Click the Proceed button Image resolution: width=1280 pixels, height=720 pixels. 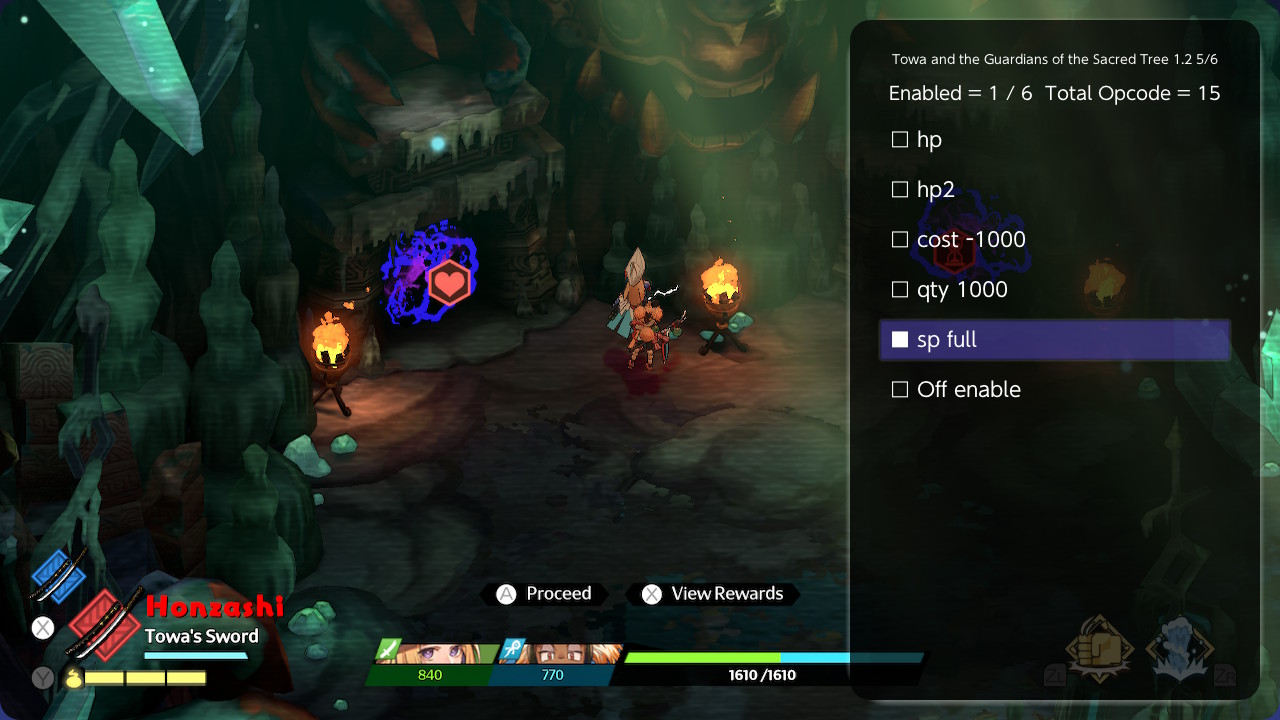tap(546, 594)
